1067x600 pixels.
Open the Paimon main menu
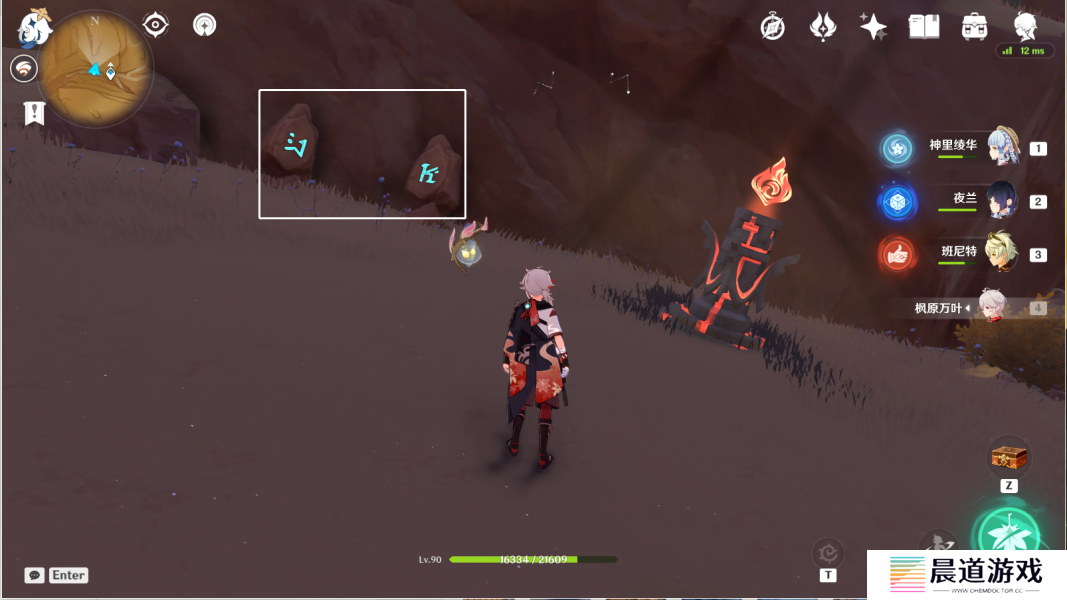tap(34, 28)
